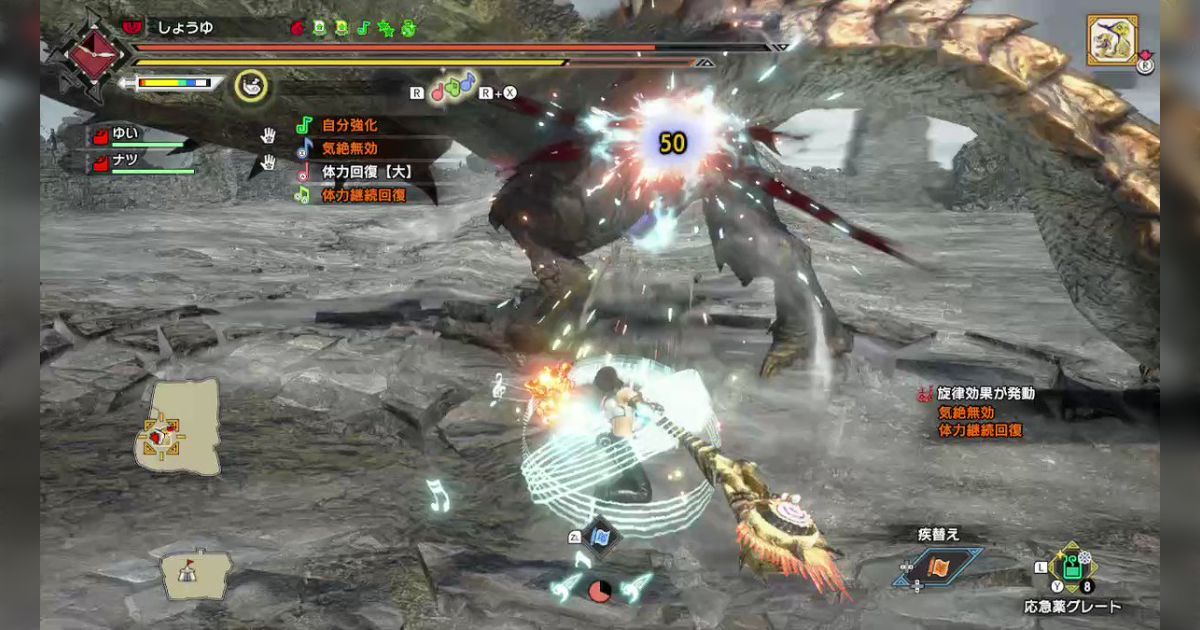This screenshot has width=1200, height=630.
Task: Open the area minimap
Action: 177,427
